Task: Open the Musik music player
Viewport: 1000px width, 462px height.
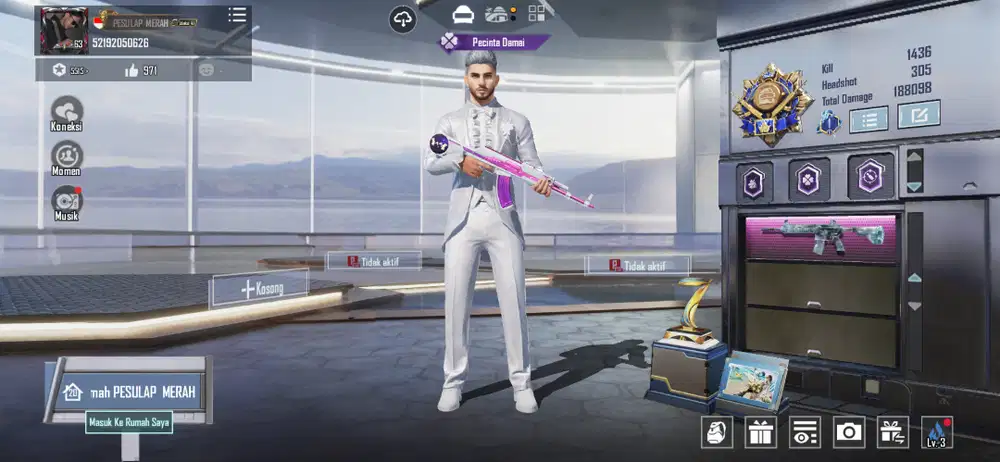Action: pos(67,200)
